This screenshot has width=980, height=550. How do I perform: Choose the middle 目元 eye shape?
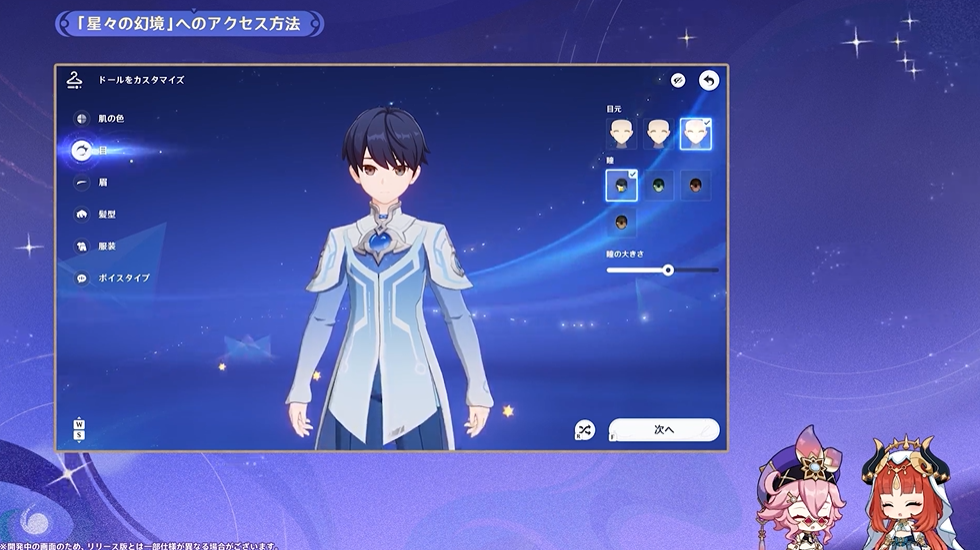pyautogui.click(x=658, y=133)
